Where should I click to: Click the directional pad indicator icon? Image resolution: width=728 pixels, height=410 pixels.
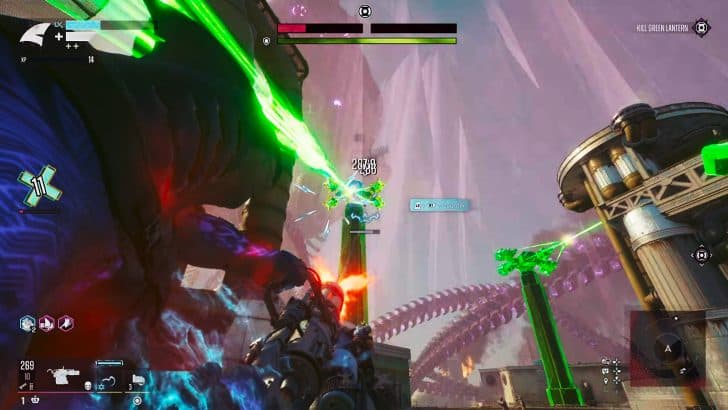701,255
